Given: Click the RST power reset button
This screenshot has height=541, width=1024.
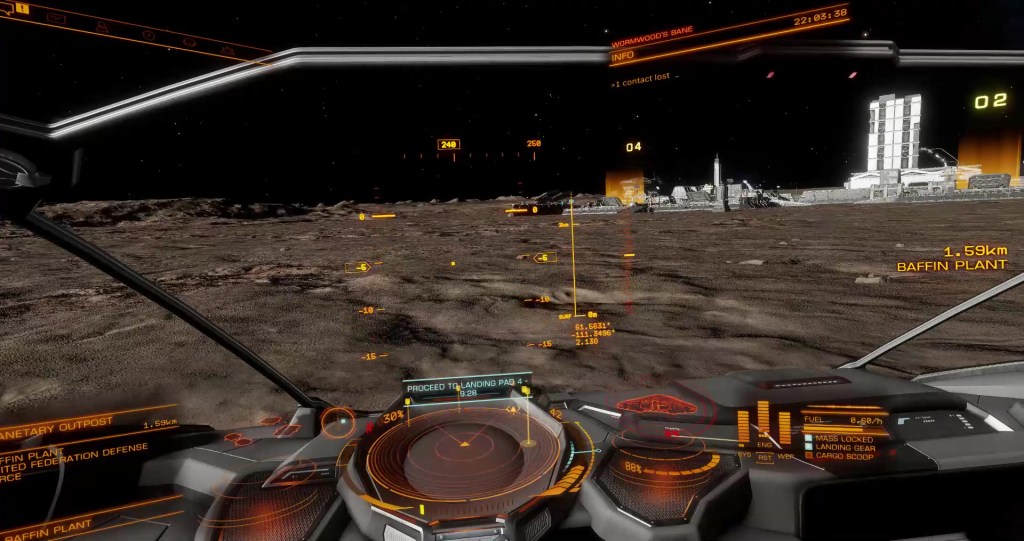Looking at the screenshot, I should coord(763,457).
